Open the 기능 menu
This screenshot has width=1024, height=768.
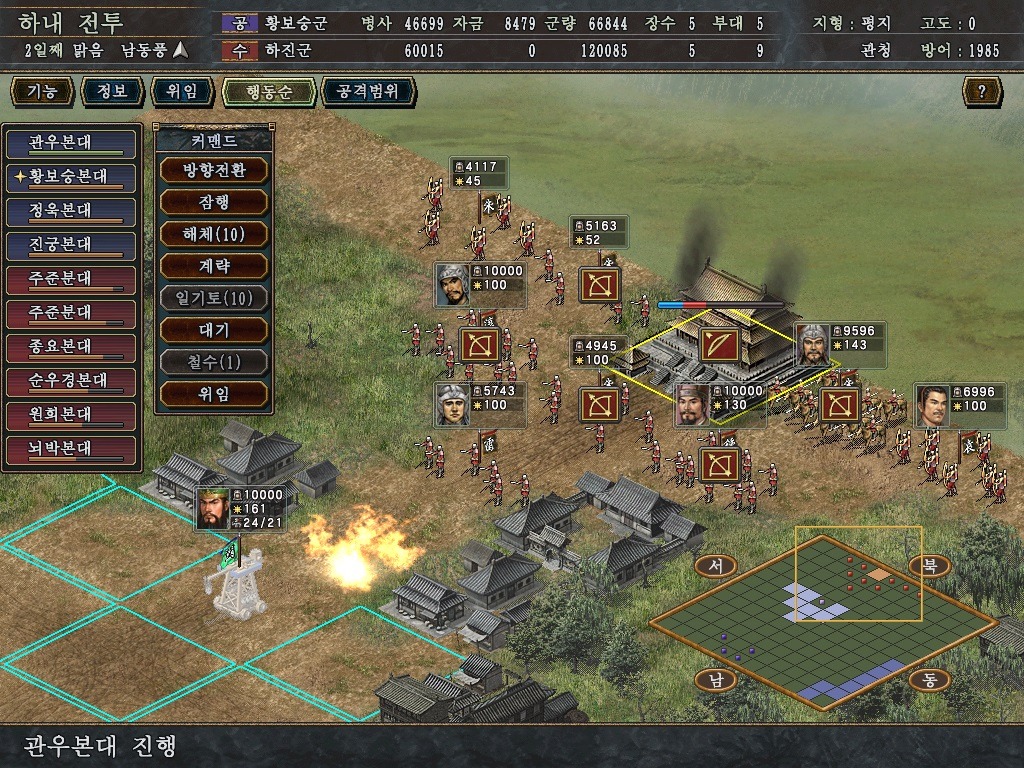[42, 92]
